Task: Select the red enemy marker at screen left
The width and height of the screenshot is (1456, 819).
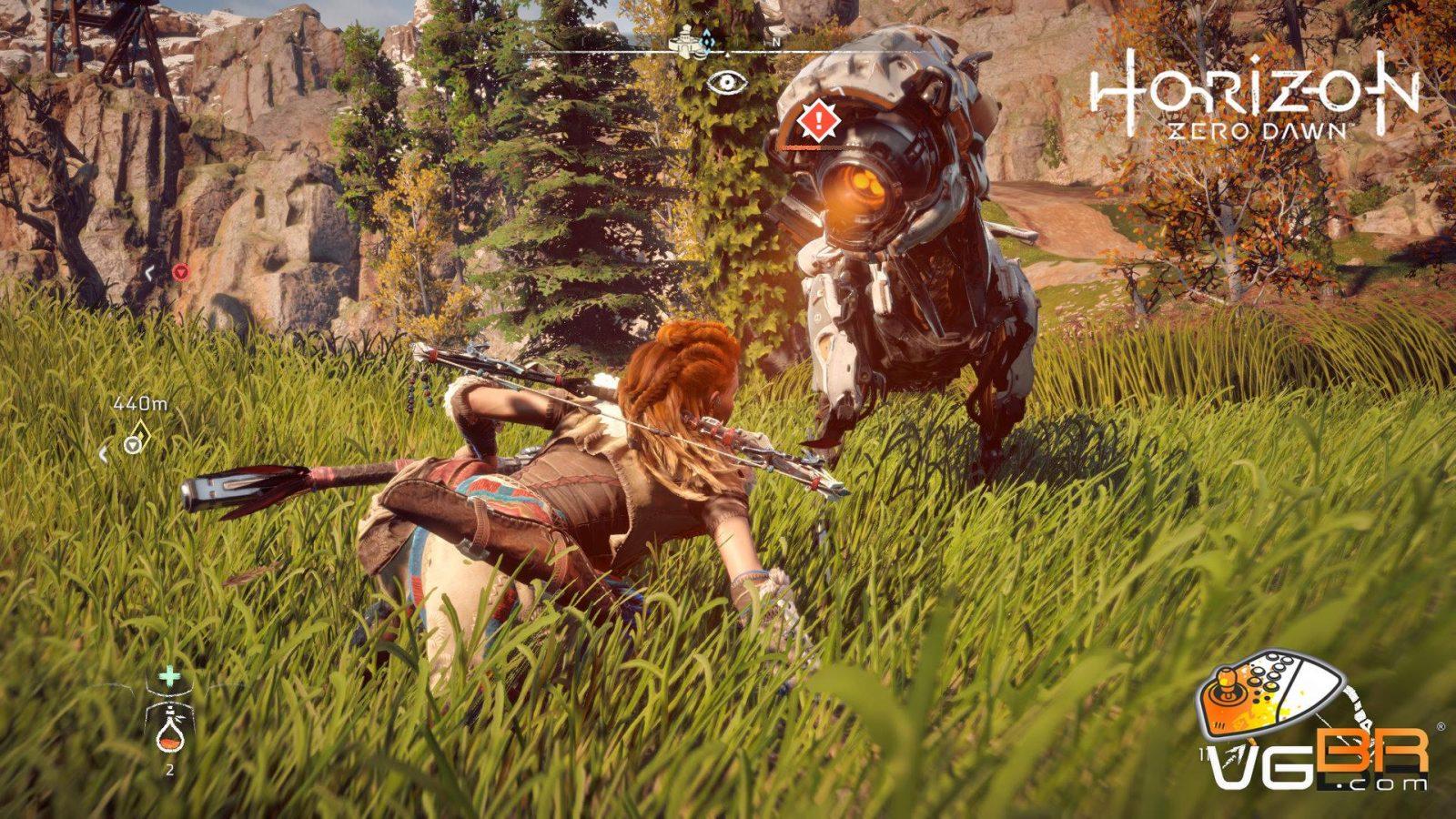Action: tap(180, 271)
